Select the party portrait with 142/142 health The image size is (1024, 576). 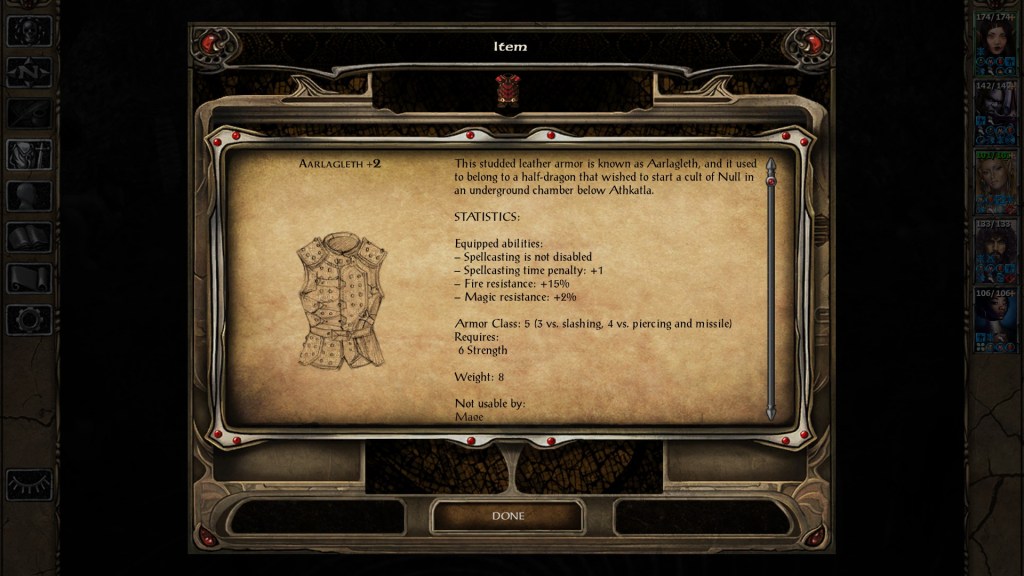tap(995, 114)
